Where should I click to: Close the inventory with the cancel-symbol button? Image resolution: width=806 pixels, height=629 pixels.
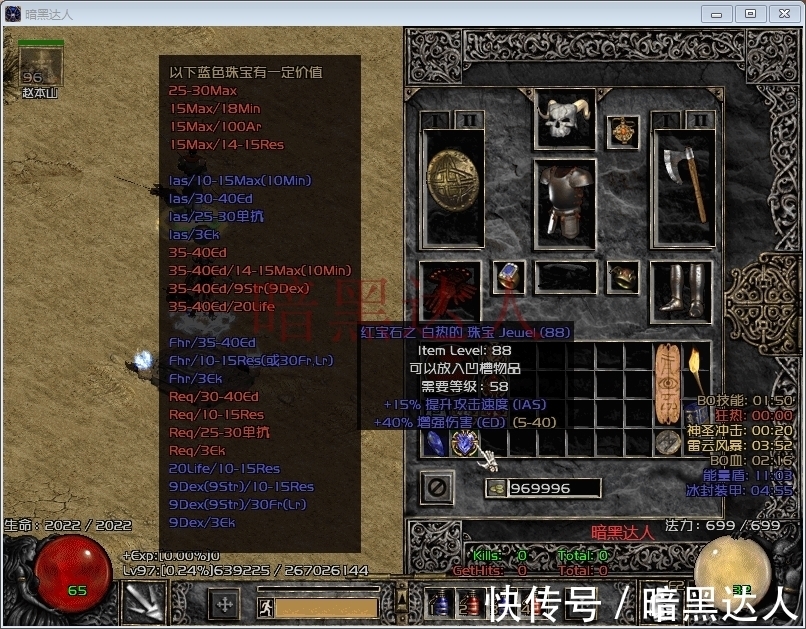click(437, 487)
